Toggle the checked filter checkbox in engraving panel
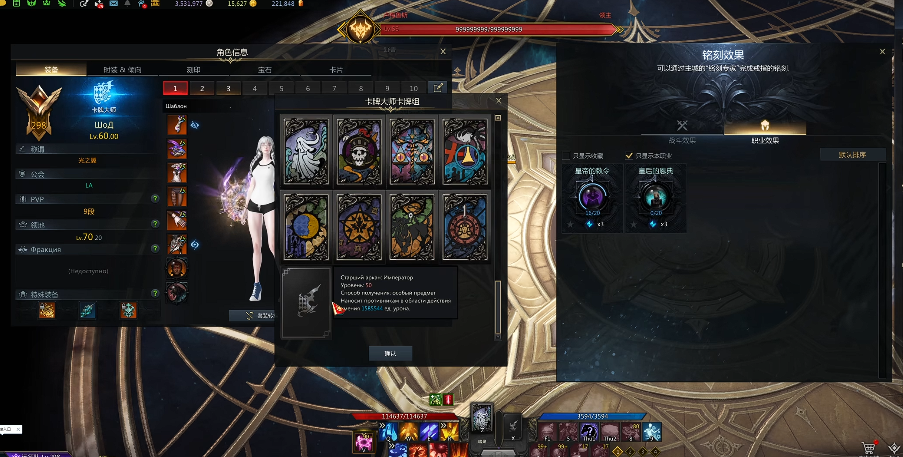Screen dimensions: 903x457 point(629,156)
